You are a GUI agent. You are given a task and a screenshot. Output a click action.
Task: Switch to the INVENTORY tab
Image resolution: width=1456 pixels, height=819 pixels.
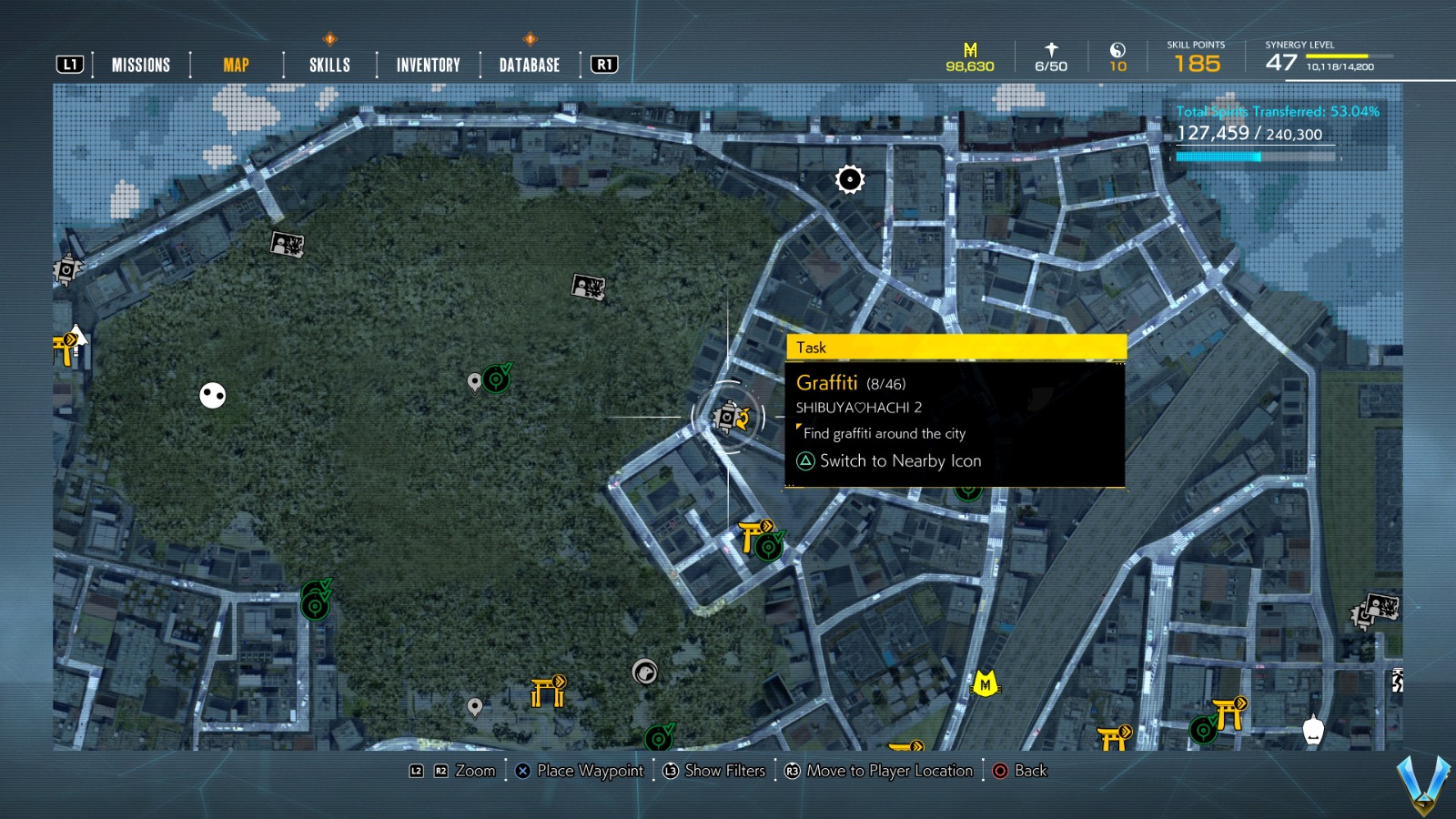coord(427,64)
